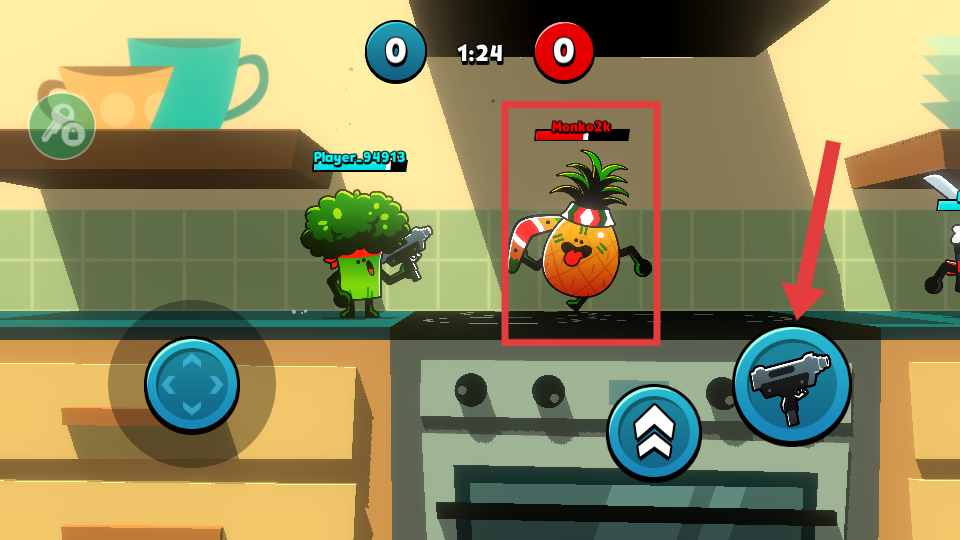The height and width of the screenshot is (540, 960).
Task: Touch the blue movement joystick pad
Action: pos(192,384)
